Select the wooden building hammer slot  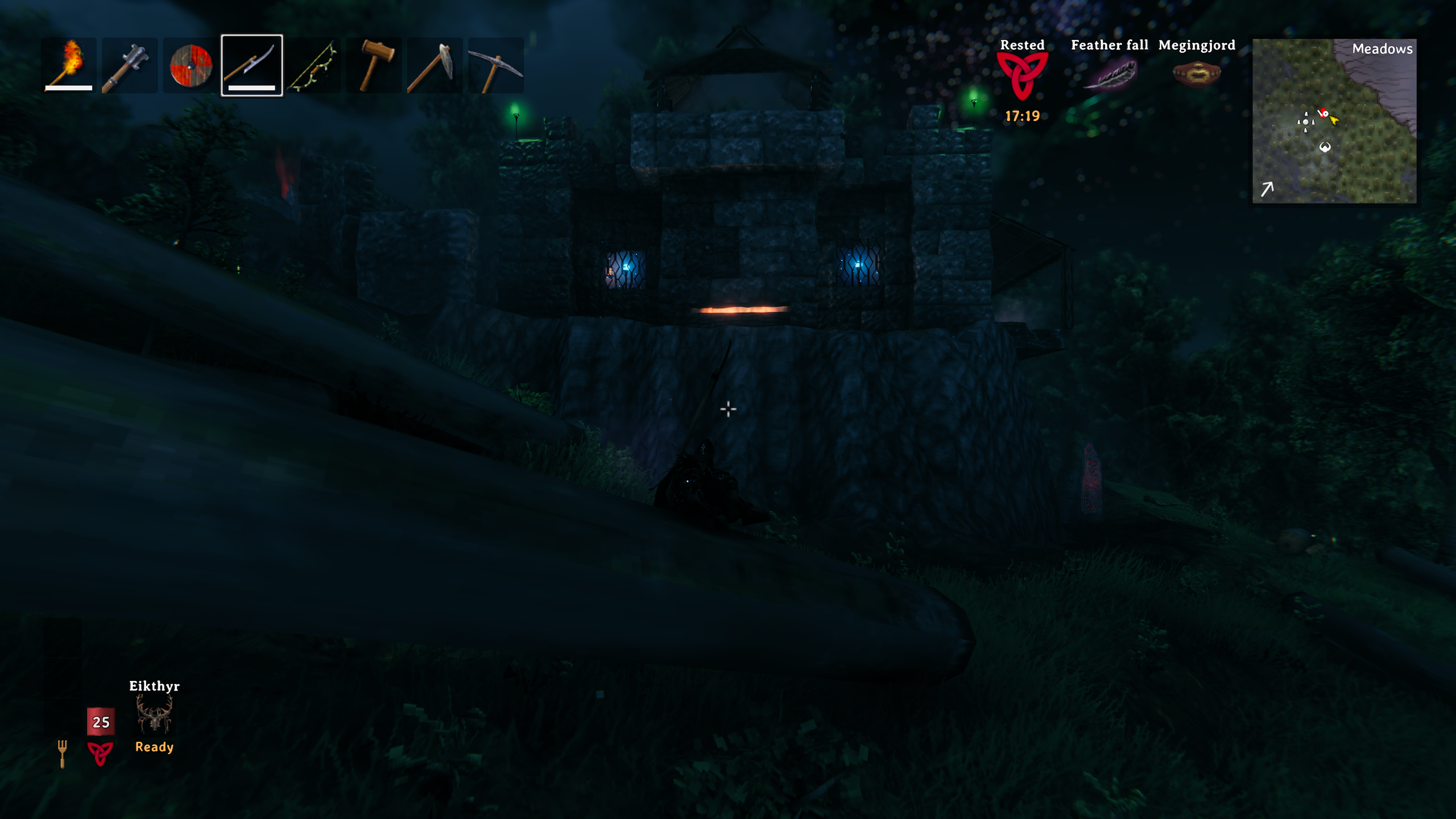[x=374, y=65]
